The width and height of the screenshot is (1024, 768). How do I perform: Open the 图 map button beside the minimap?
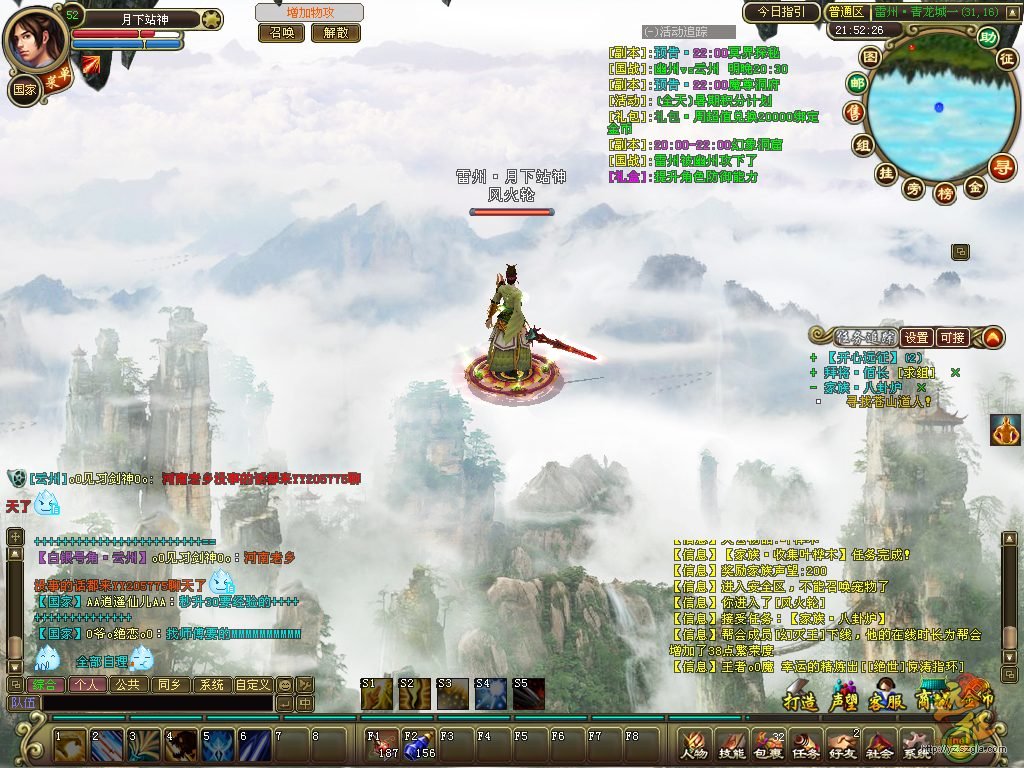pos(871,57)
